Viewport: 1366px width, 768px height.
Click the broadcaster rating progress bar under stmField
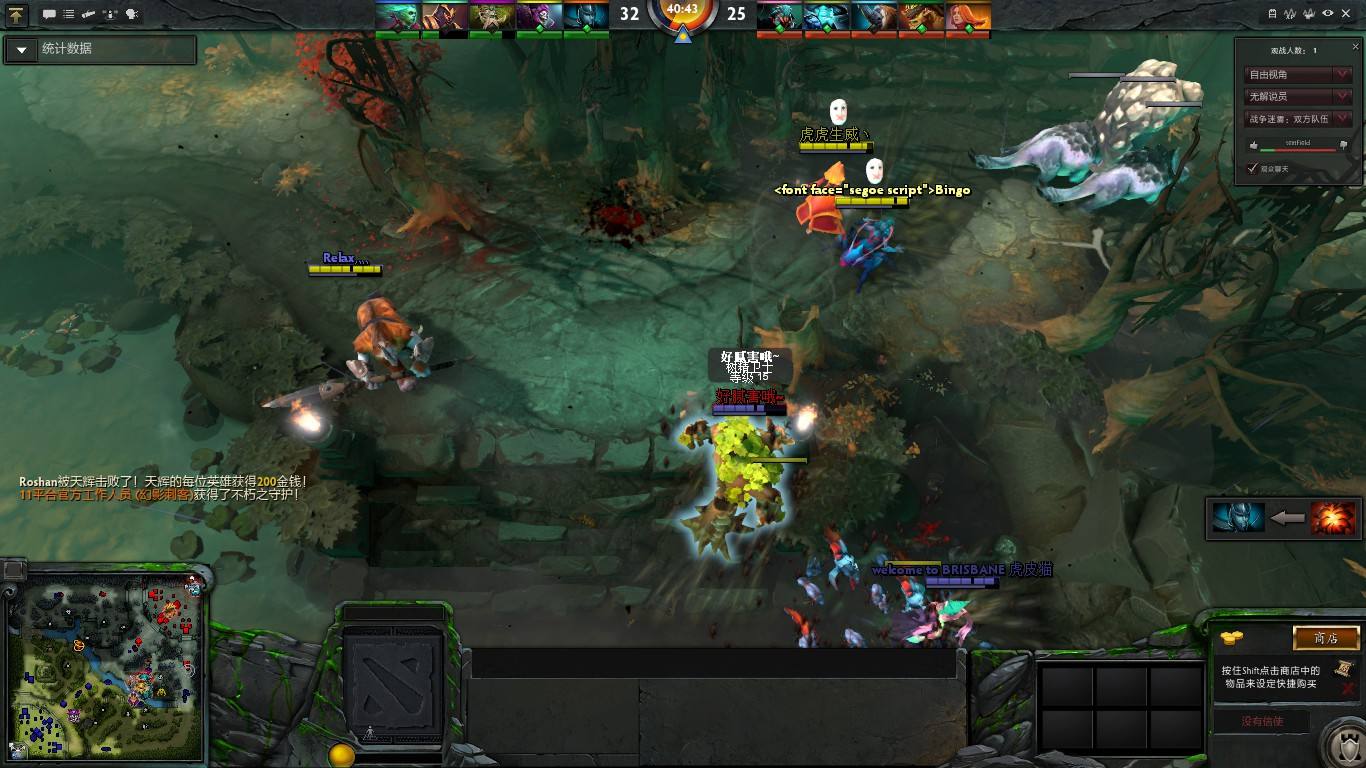1298,150
